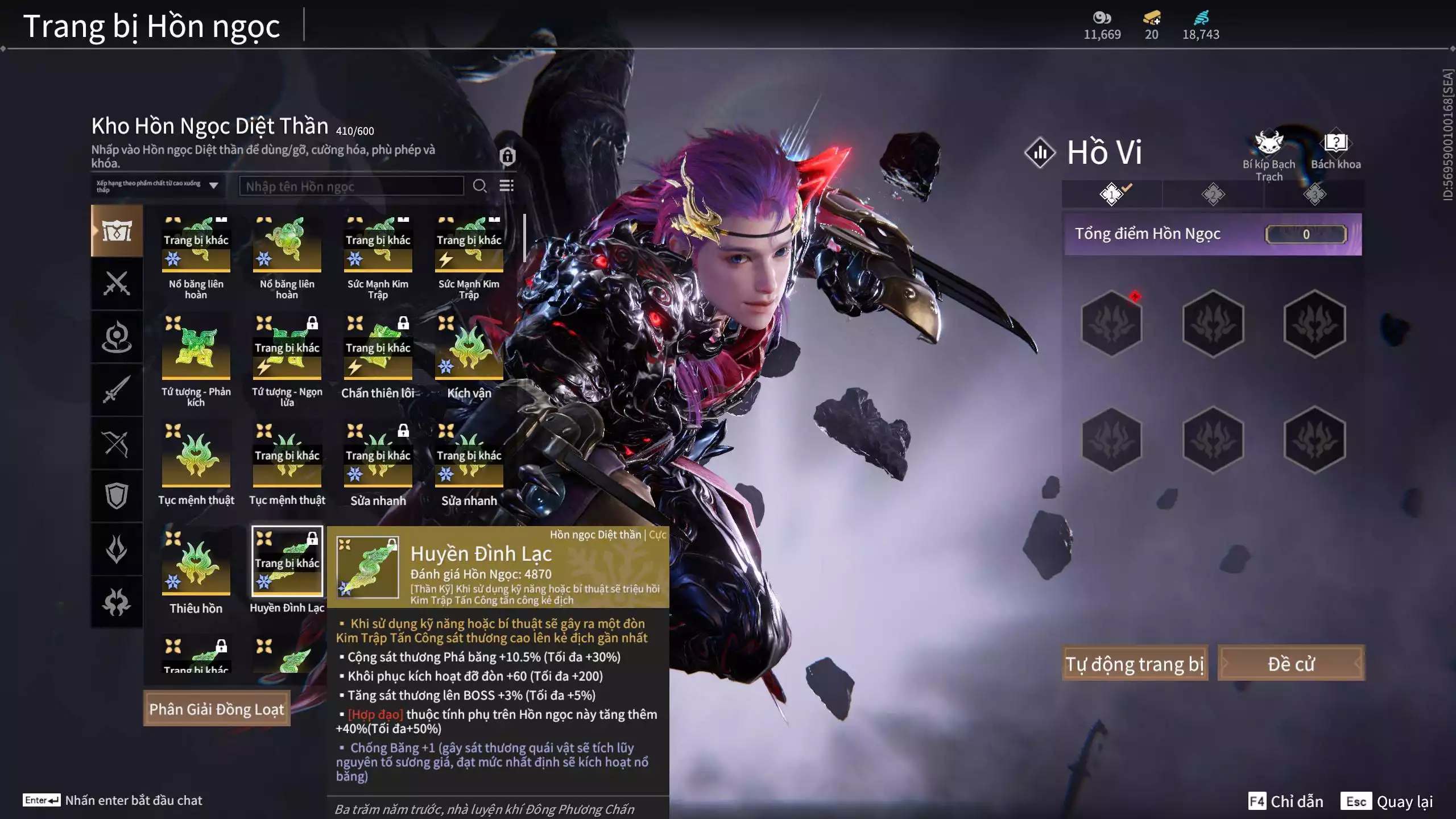Screen dimensions: 1456x819
Task: Select the bow category tab
Action: click(117, 443)
